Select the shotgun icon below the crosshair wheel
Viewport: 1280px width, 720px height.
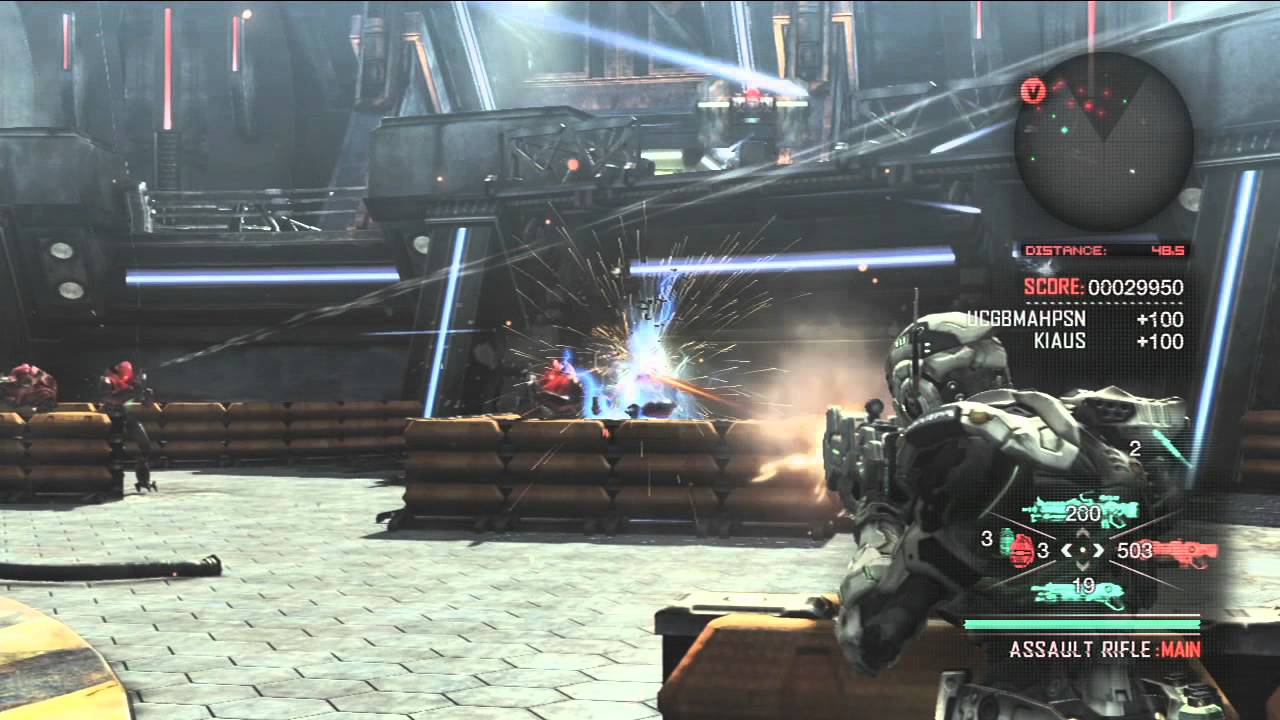point(1080,592)
